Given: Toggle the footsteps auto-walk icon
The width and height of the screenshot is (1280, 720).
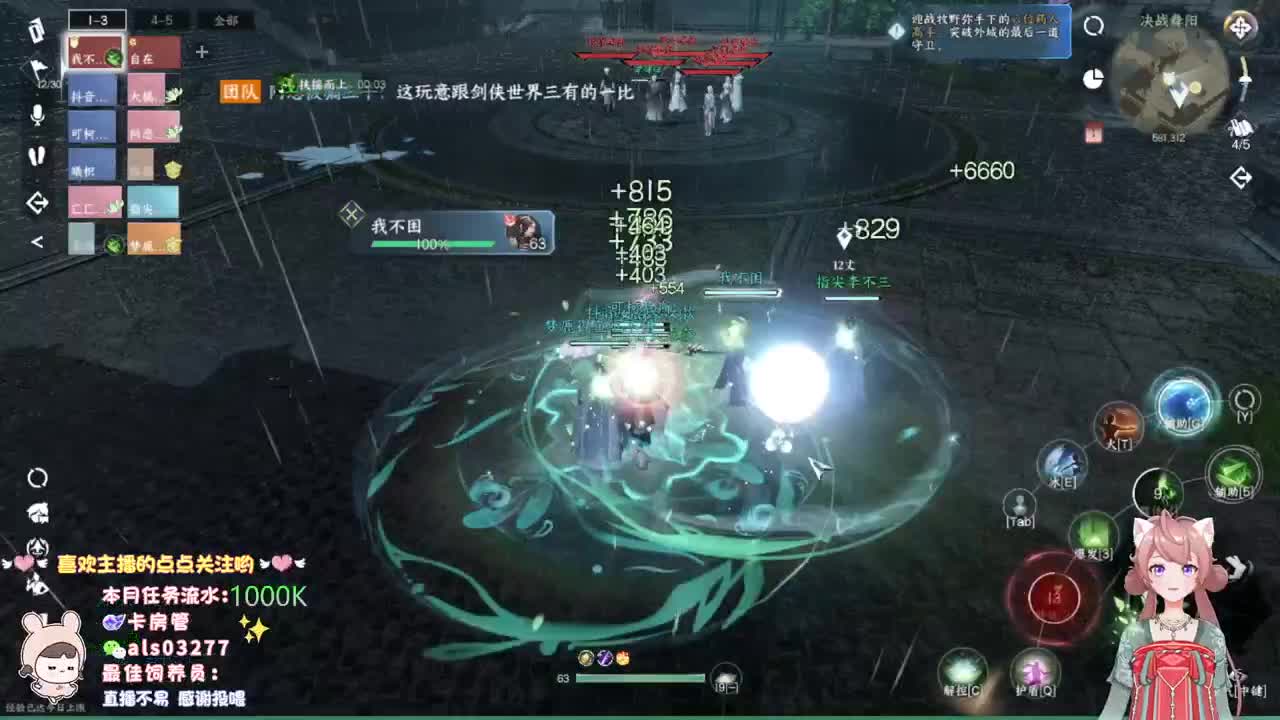Looking at the screenshot, I should pyautogui.click(x=38, y=156).
